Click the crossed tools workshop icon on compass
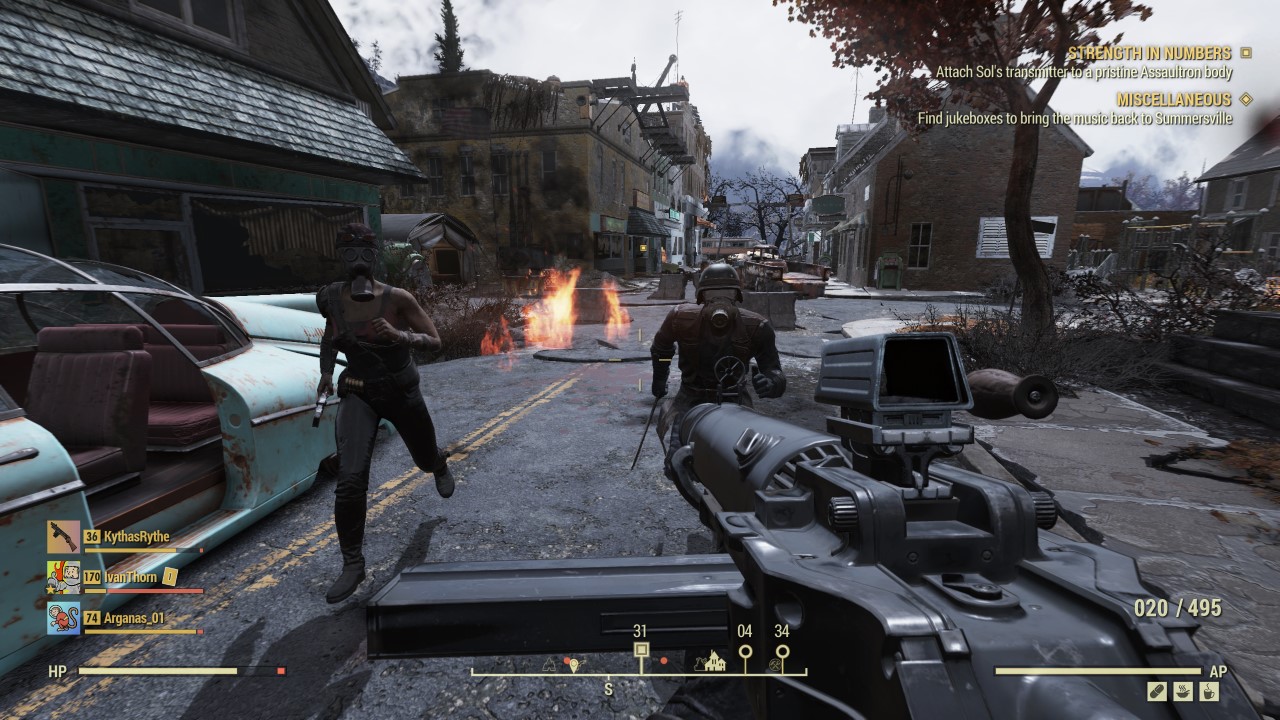Viewport: 1280px width, 720px height. click(776, 663)
